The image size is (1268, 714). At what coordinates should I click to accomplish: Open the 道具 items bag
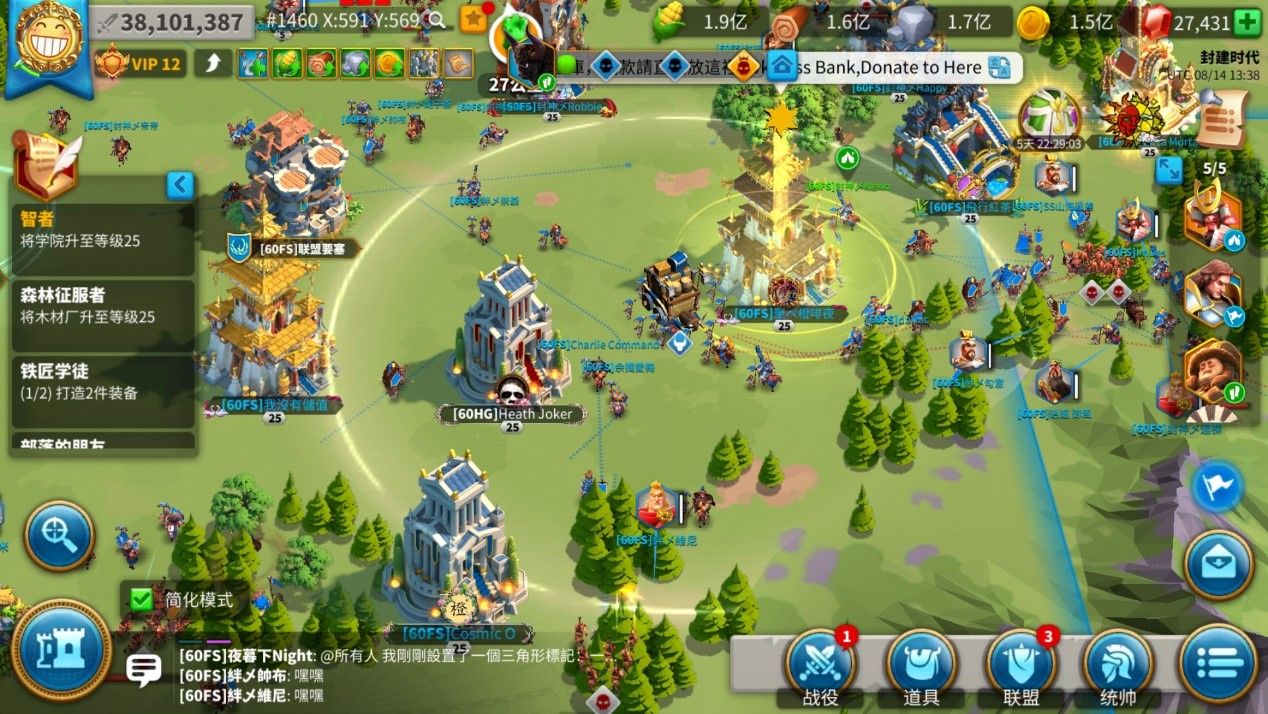coord(920,665)
